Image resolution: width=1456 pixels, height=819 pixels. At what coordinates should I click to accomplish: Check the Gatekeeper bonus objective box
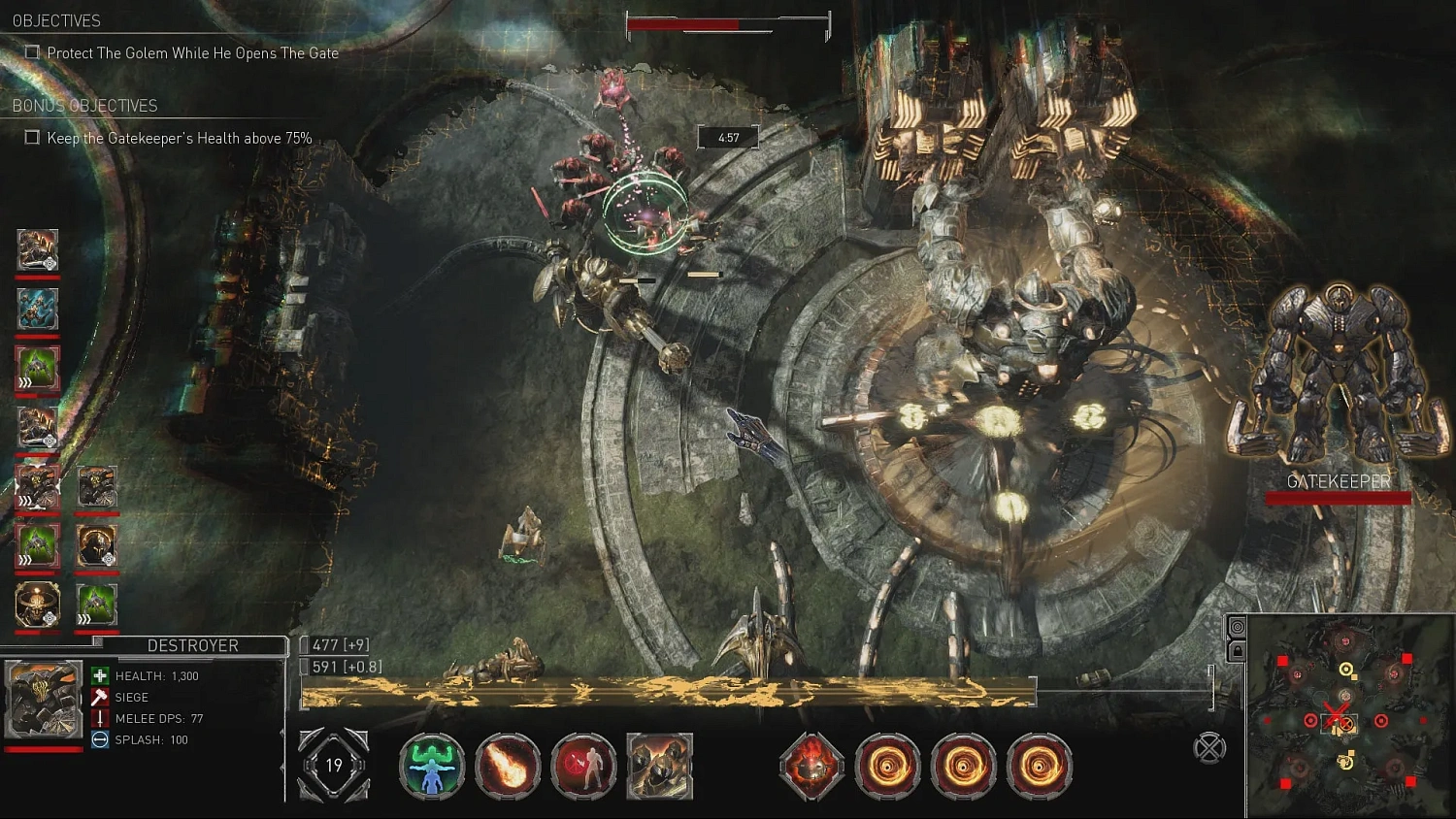point(32,138)
